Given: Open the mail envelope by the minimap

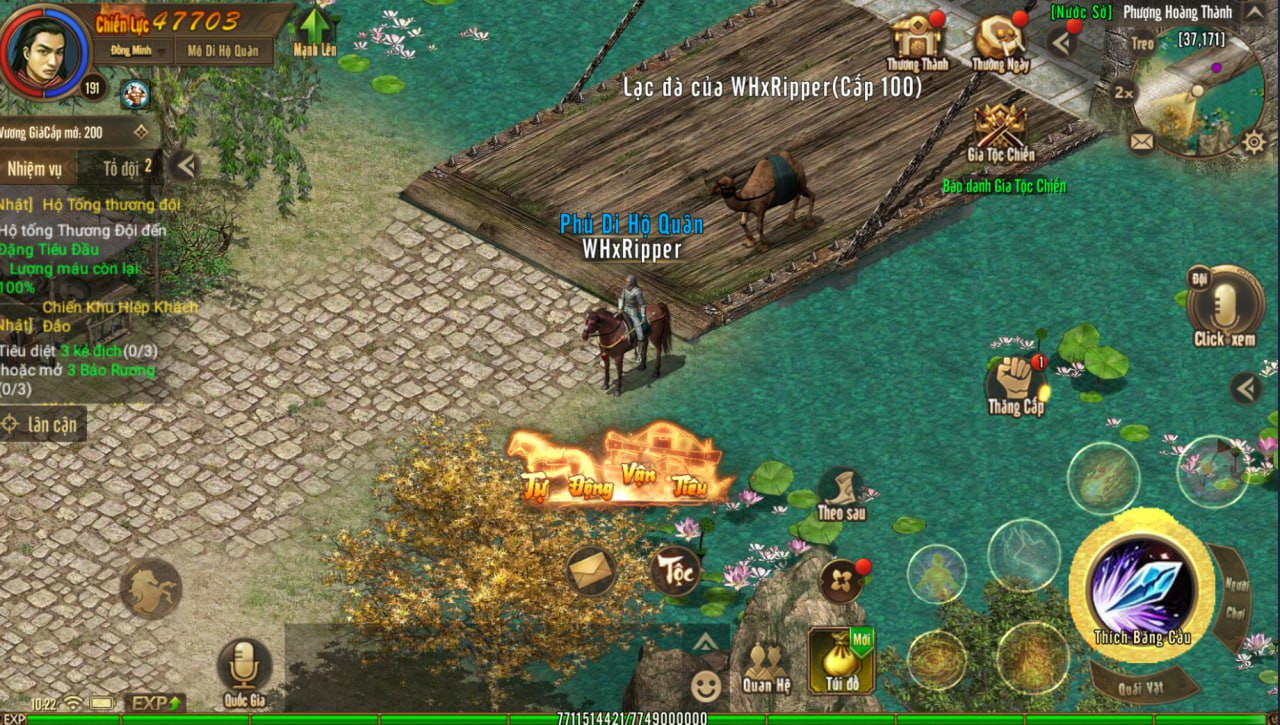Looking at the screenshot, I should pos(1142,141).
